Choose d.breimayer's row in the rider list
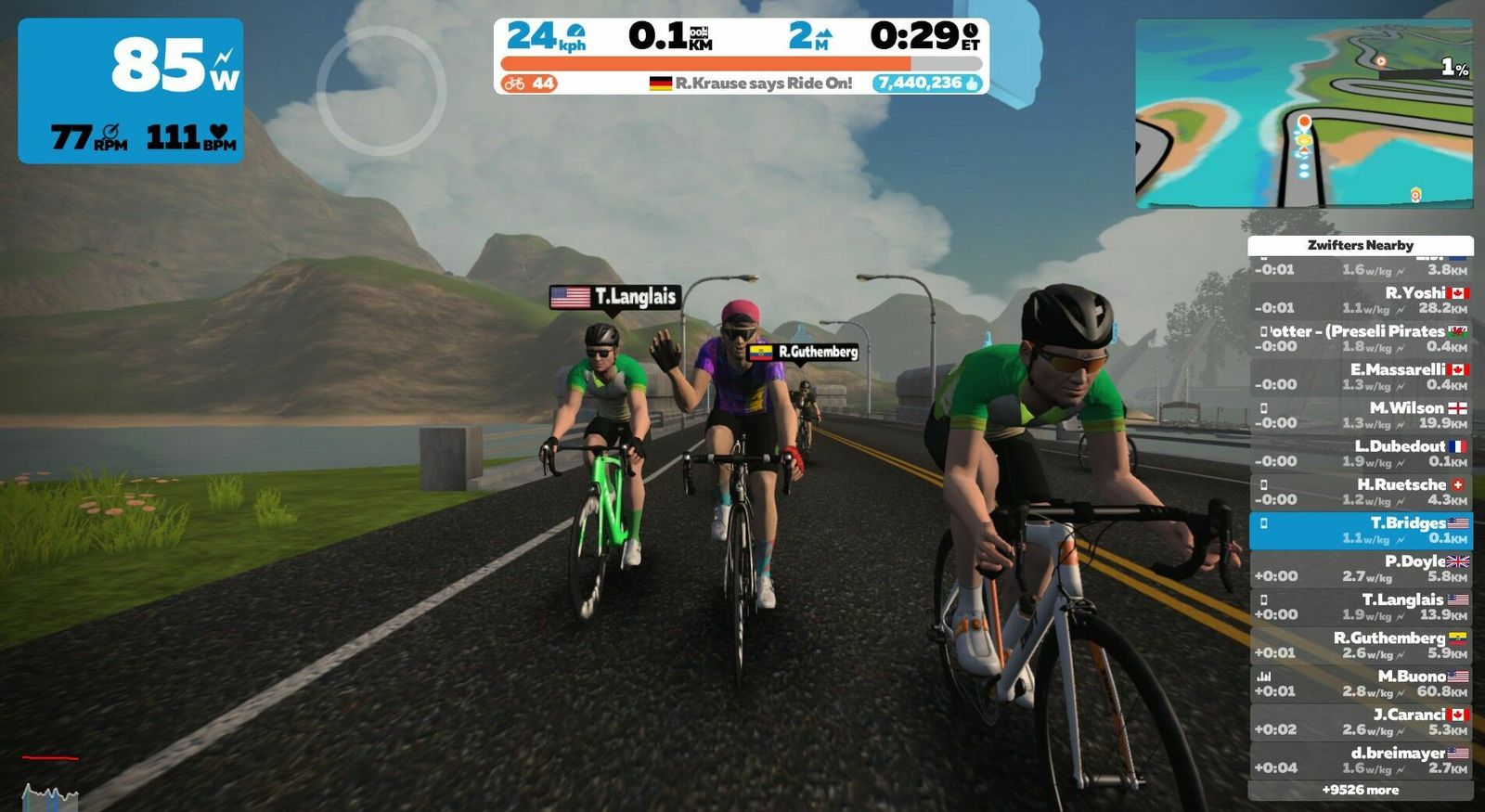The width and height of the screenshot is (1485, 812). [x=1361, y=760]
